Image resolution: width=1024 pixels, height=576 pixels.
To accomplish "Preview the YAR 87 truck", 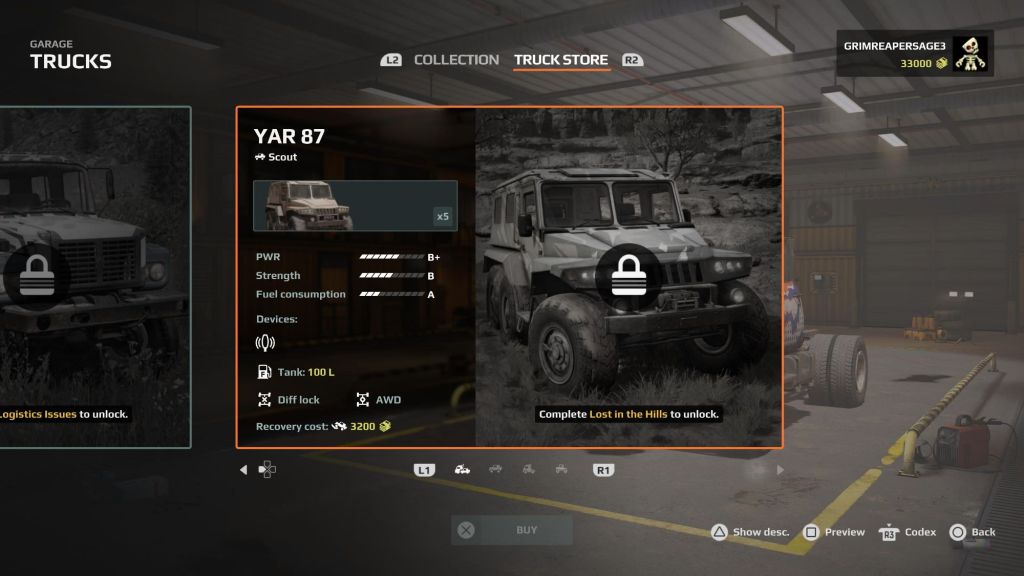I will [834, 532].
